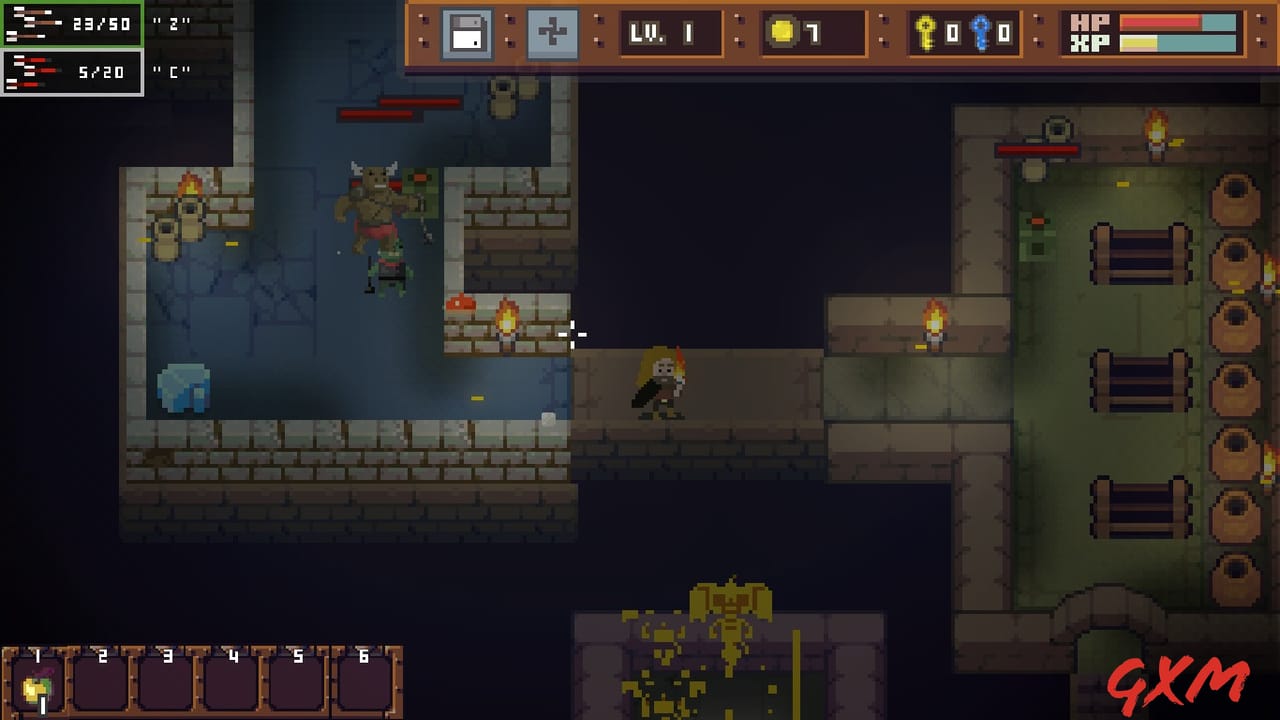This screenshot has width=1280, height=720.
Task: Switch to the secondary weapon showing 5/20
Action: tap(70, 70)
